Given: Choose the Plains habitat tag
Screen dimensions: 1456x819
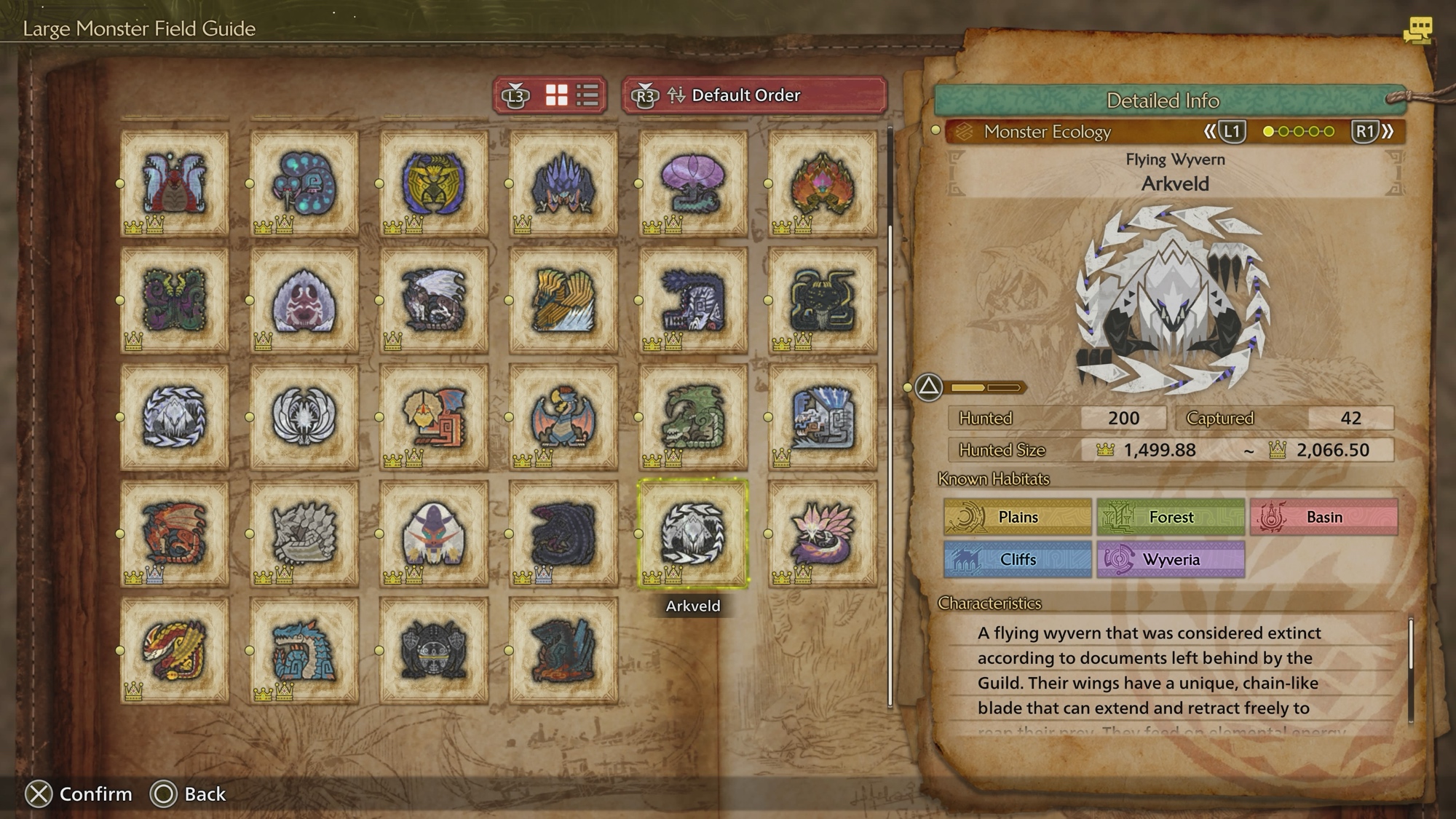Looking at the screenshot, I should (1017, 517).
